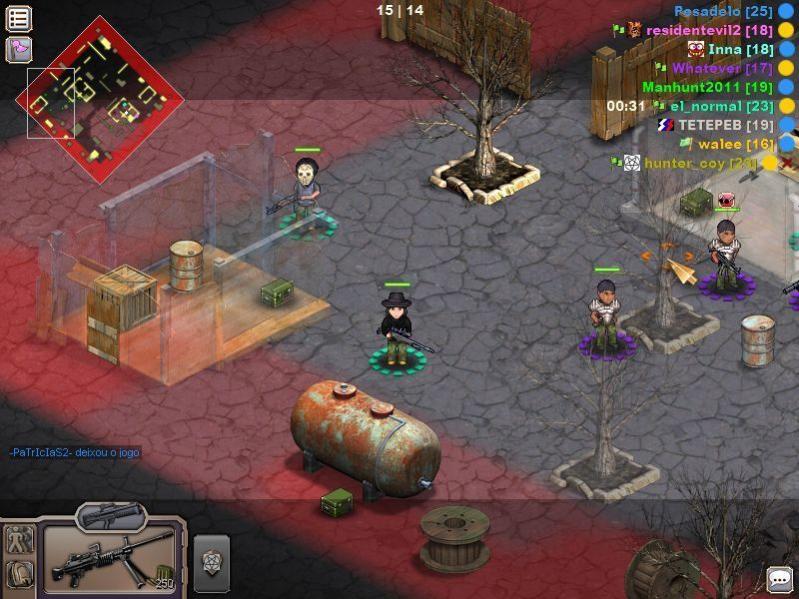This screenshot has width=799, height=599.
Task: Click the diamond-shaped minimap
Action: pos(100,98)
